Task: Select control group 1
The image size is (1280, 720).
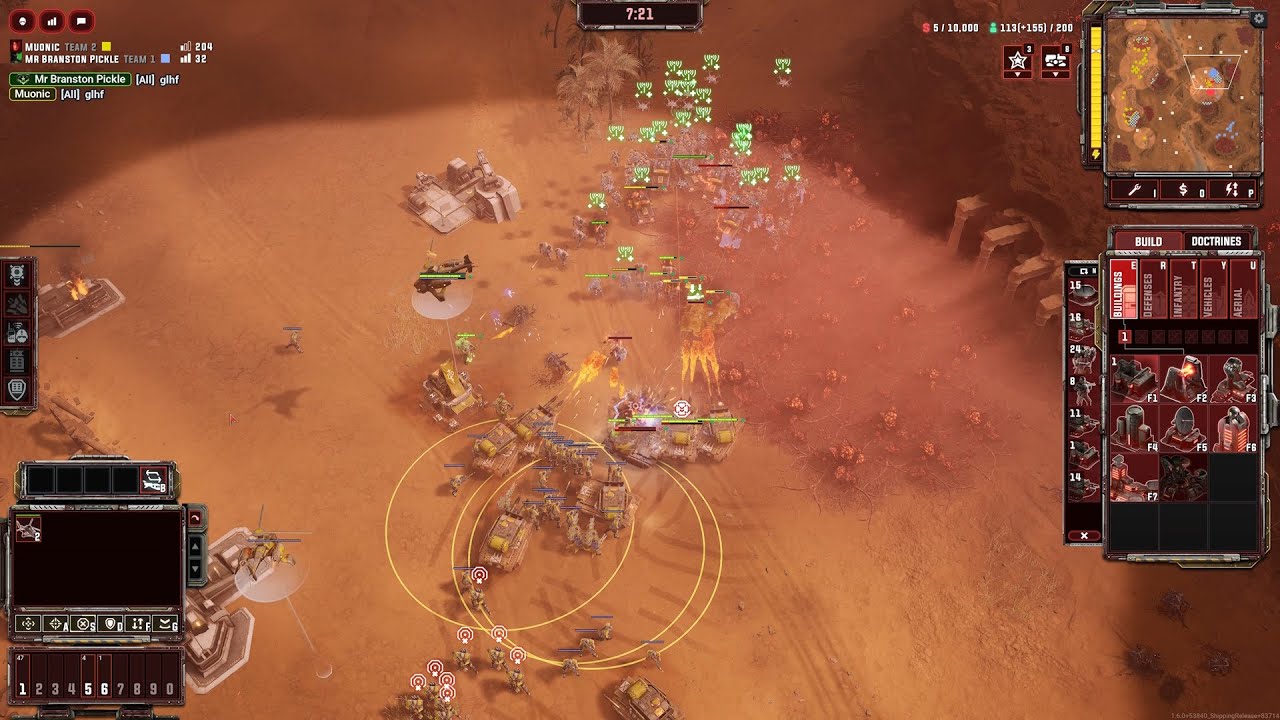Action: coord(23,688)
